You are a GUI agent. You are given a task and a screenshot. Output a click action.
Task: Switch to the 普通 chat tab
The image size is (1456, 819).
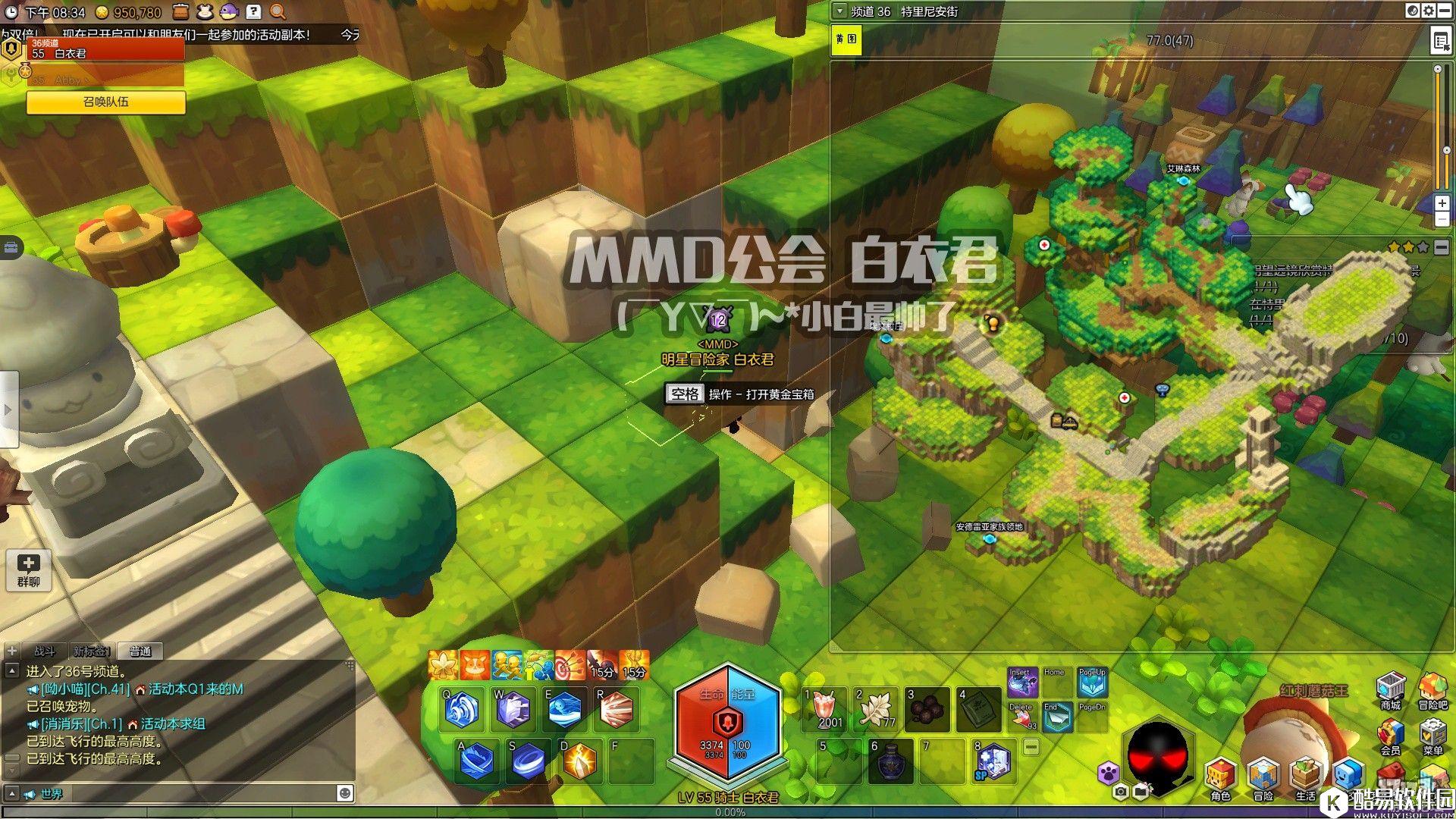140,651
